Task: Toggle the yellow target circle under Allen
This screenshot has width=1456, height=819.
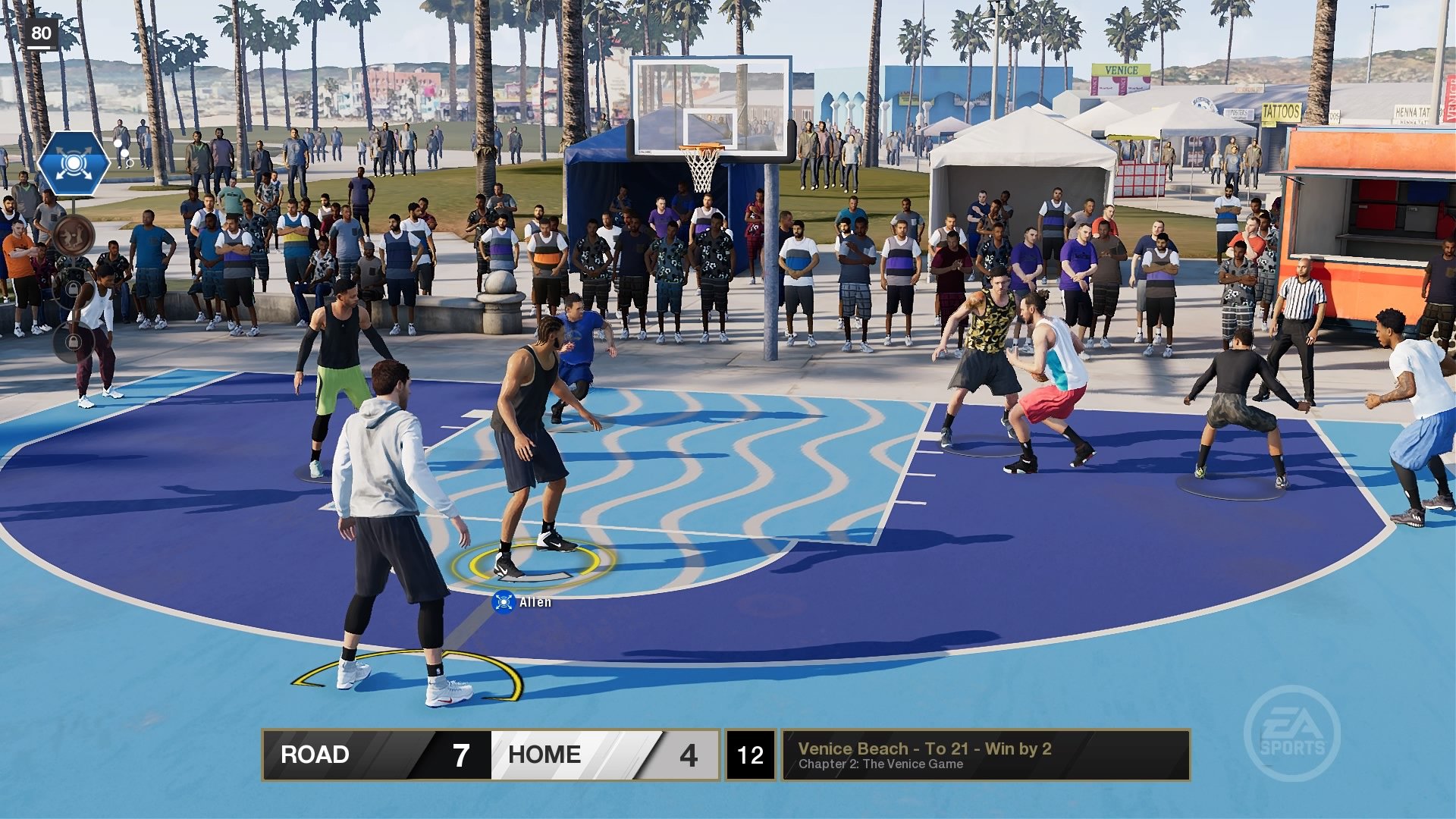Action: pos(523,565)
